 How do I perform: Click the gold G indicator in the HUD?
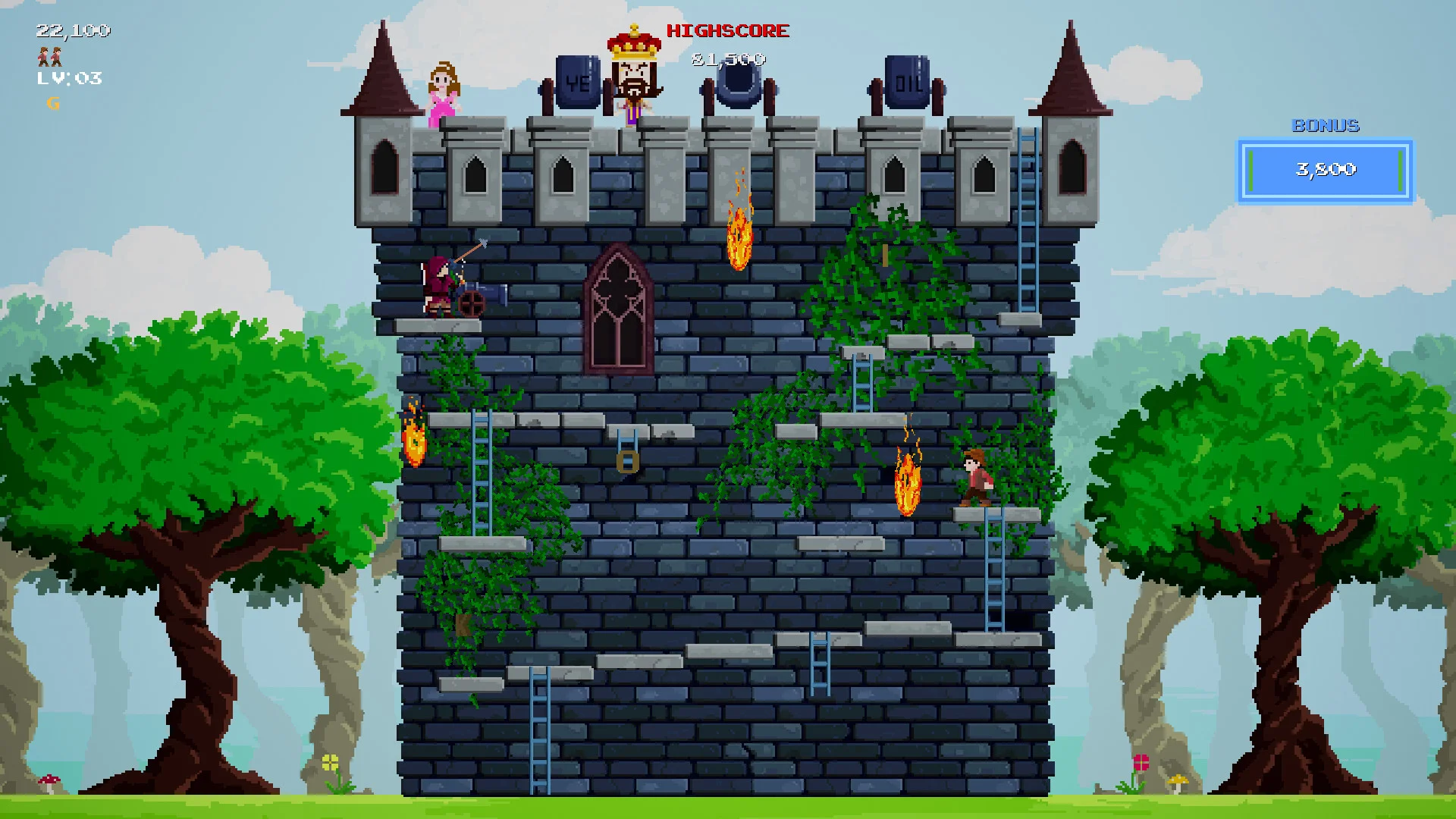click(52, 103)
